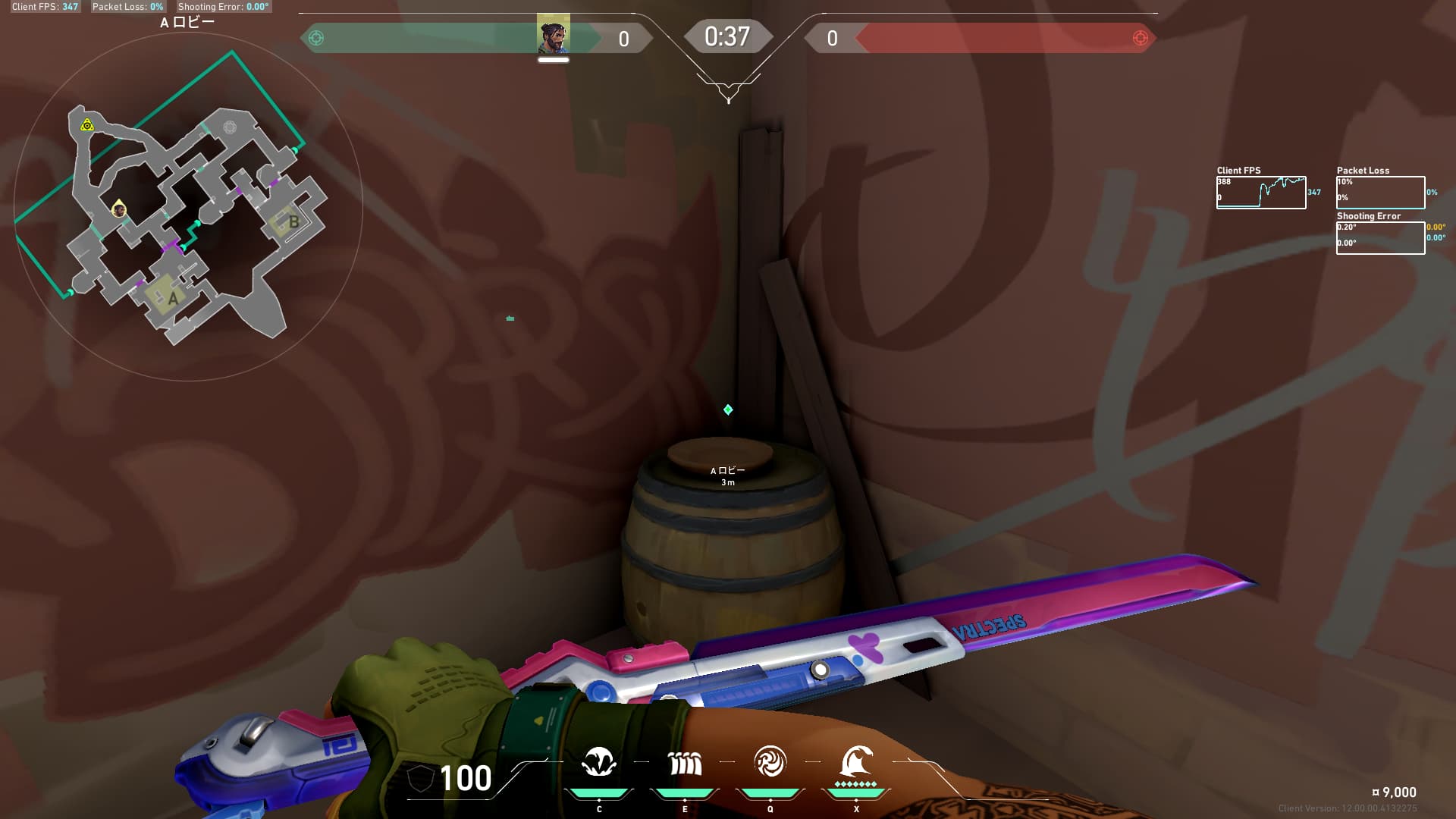Activate the Cove swirl ability
This screenshot has height=819, width=1456.
point(770,762)
